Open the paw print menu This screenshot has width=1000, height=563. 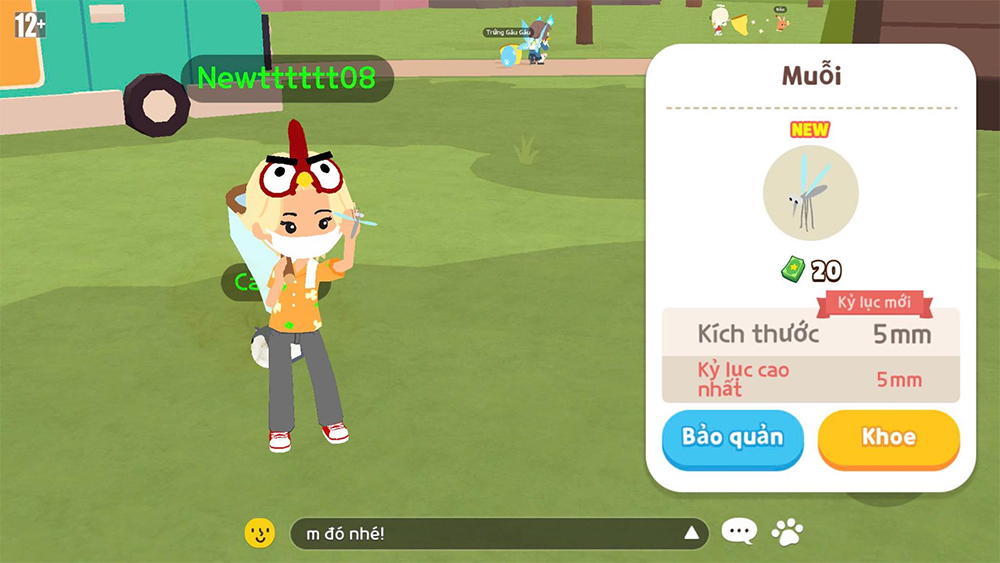[x=788, y=532]
